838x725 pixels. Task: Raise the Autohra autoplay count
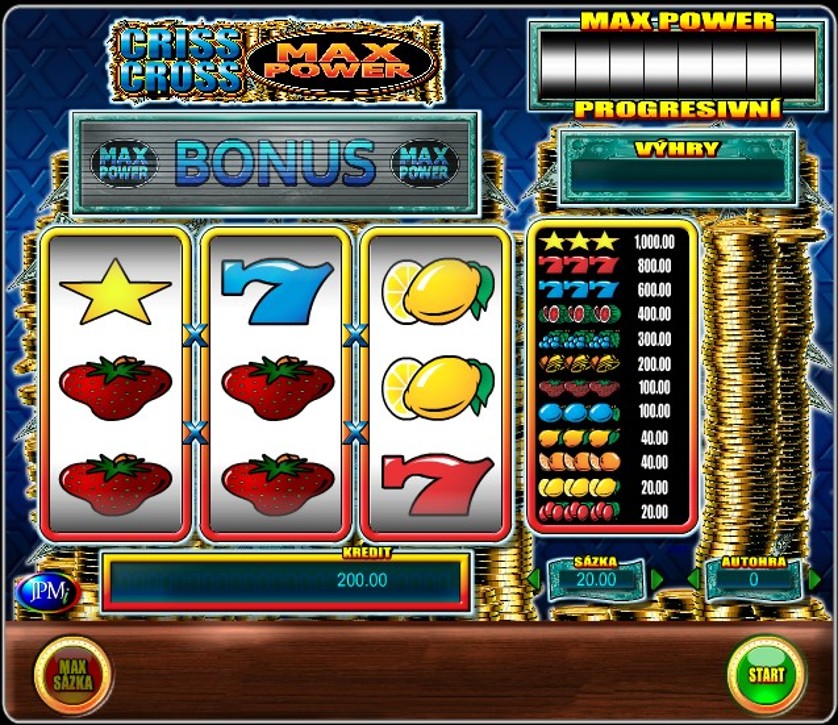(x=814, y=579)
